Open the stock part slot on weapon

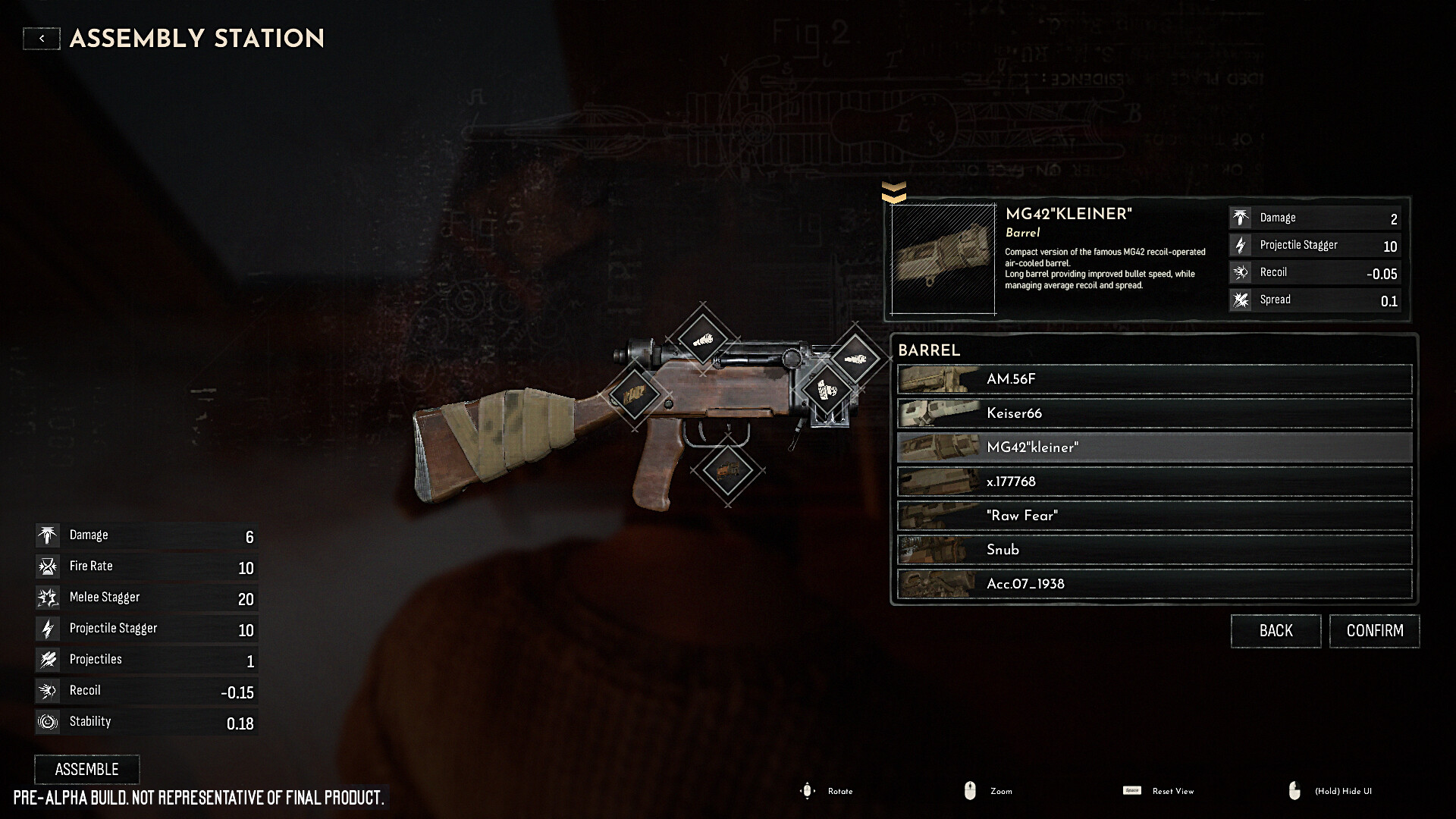click(x=634, y=394)
